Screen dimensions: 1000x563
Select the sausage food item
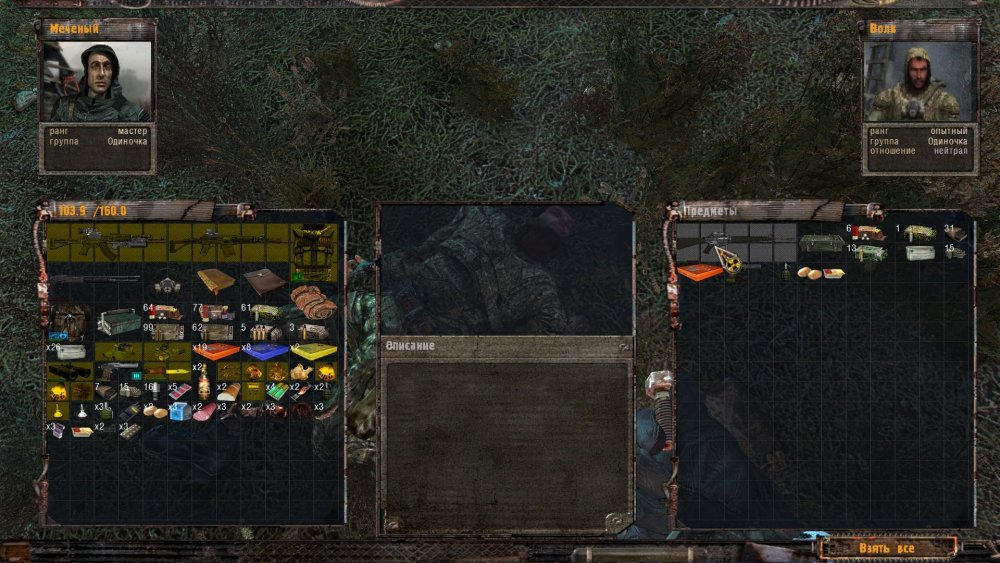coord(204,411)
